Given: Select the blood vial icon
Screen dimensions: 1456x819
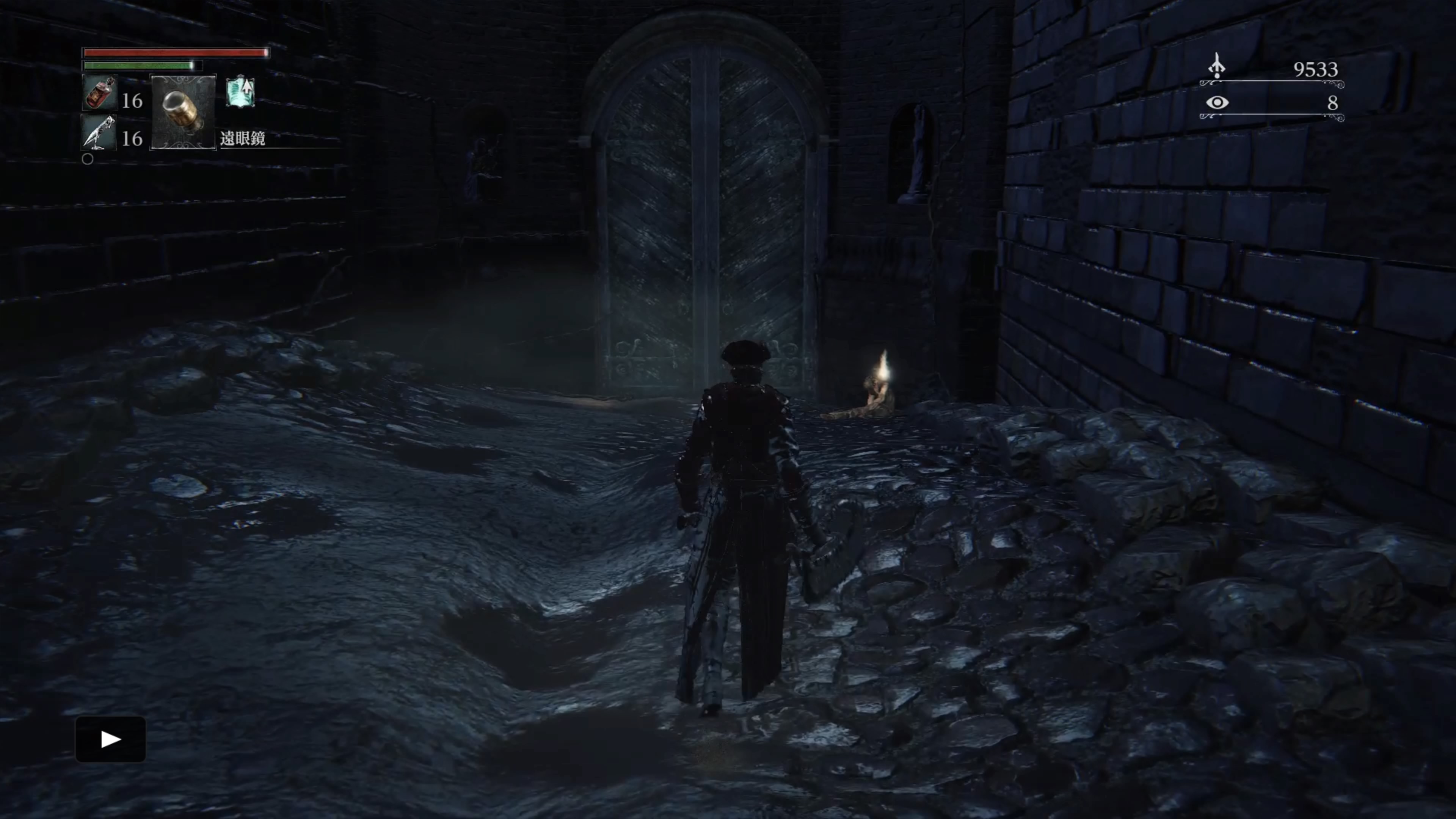Looking at the screenshot, I should coord(100,93).
